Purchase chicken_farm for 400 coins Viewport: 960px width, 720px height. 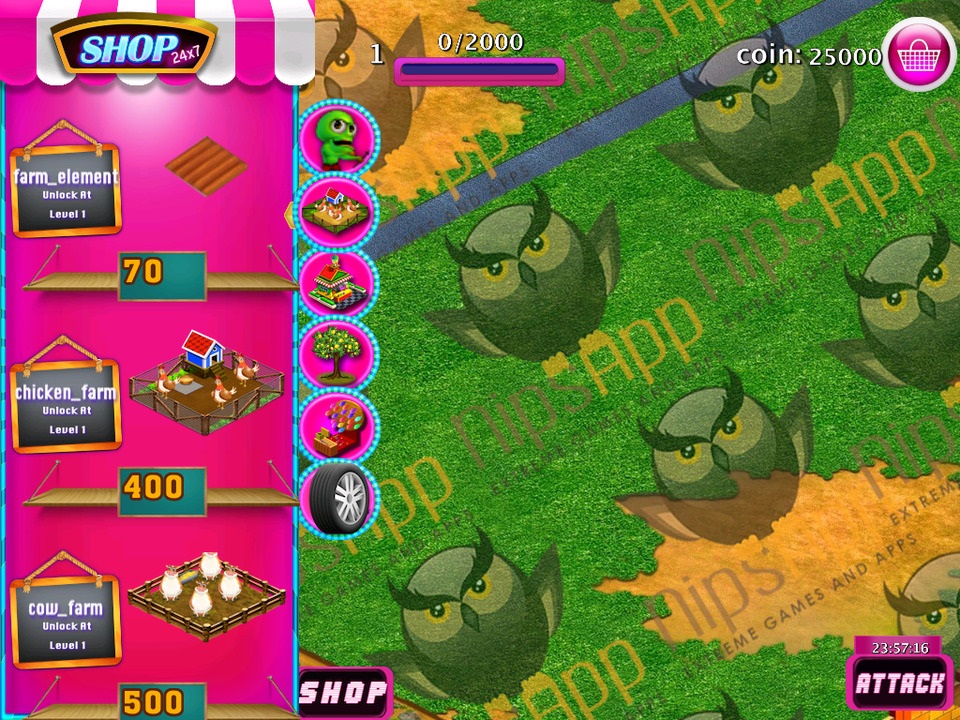coord(161,488)
